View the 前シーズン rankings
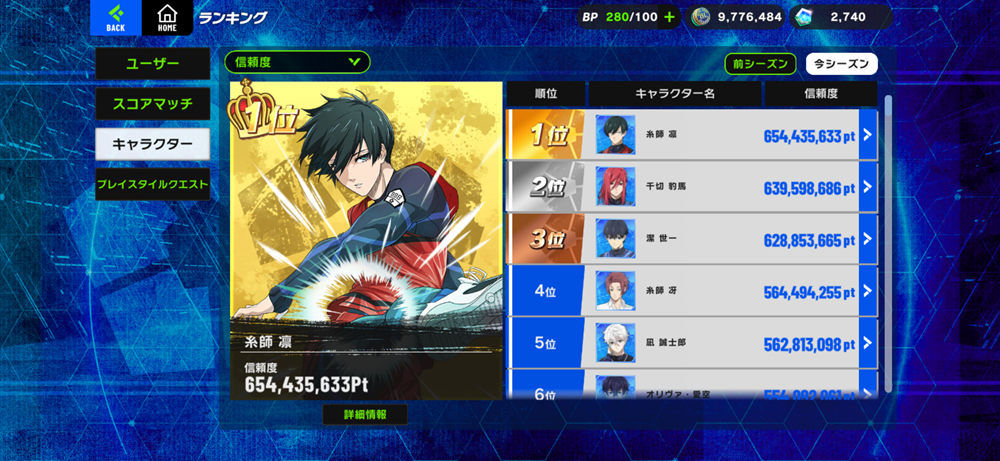1000x461 pixels. pyautogui.click(x=760, y=64)
